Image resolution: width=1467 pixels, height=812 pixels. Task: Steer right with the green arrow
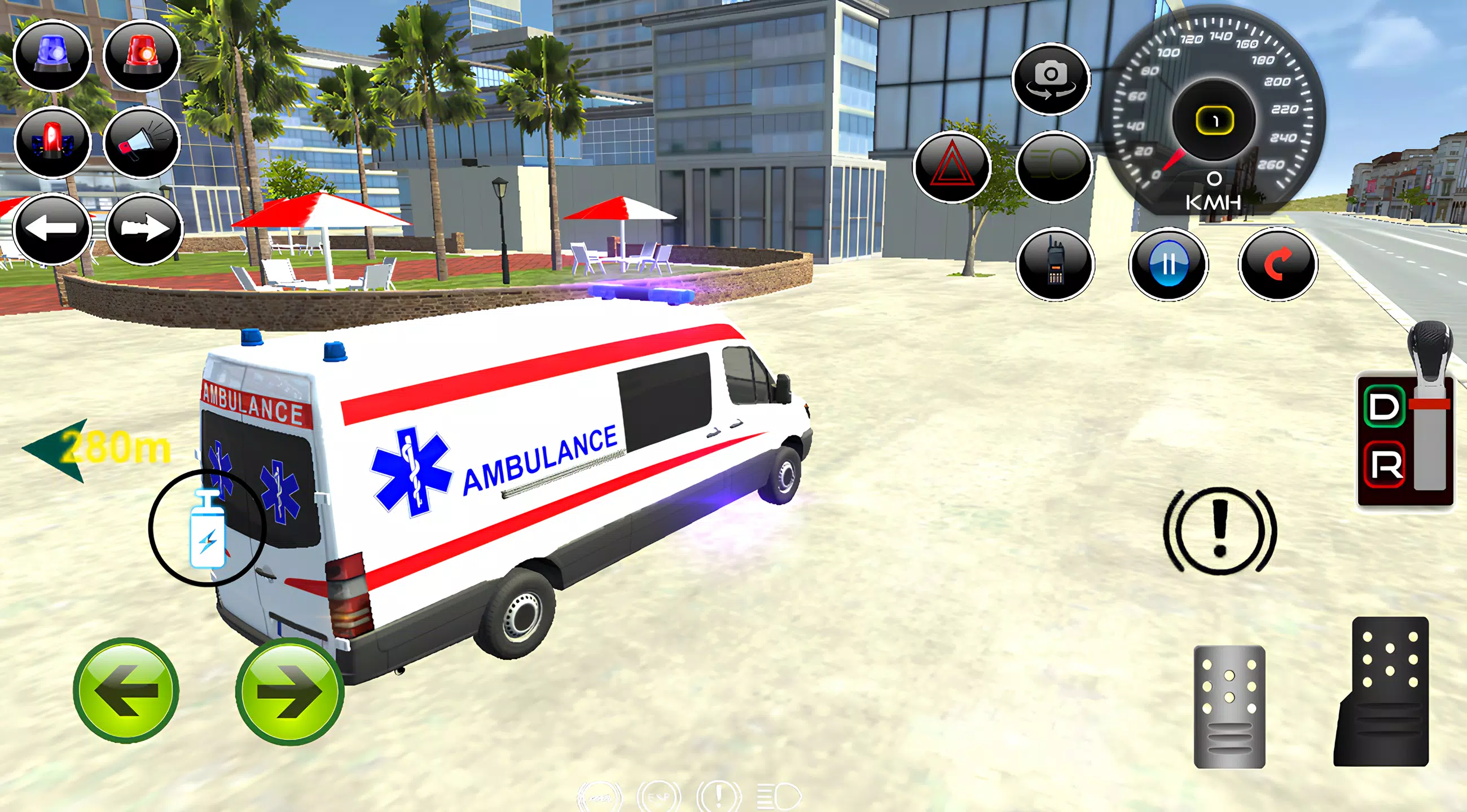coord(289,691)
